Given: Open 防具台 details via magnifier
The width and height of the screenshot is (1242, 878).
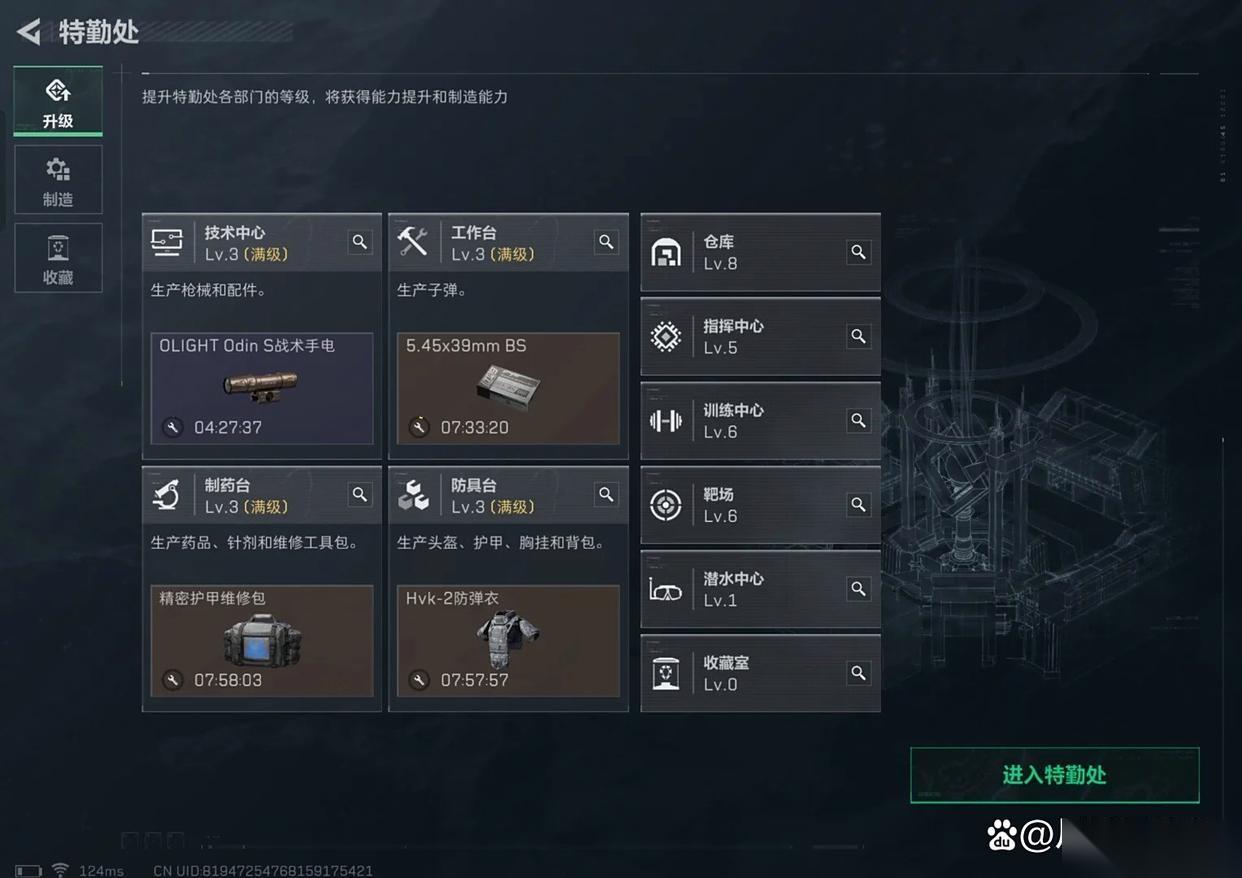Looking at the screenshot, I should (606, 494).
